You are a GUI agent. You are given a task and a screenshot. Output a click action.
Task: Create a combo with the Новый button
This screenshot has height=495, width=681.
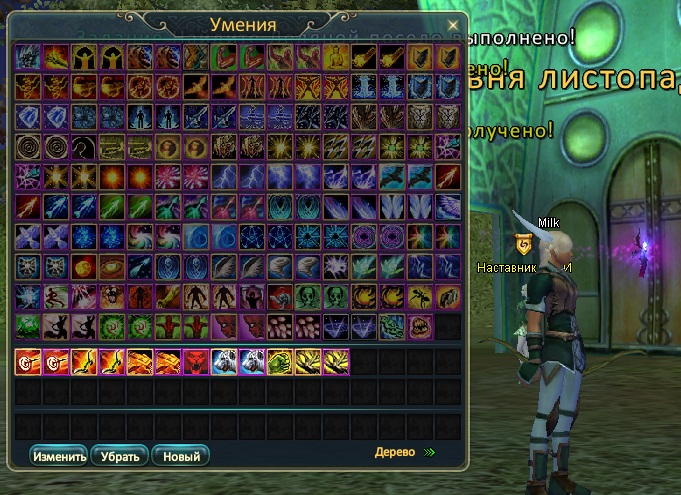point(180,456)
